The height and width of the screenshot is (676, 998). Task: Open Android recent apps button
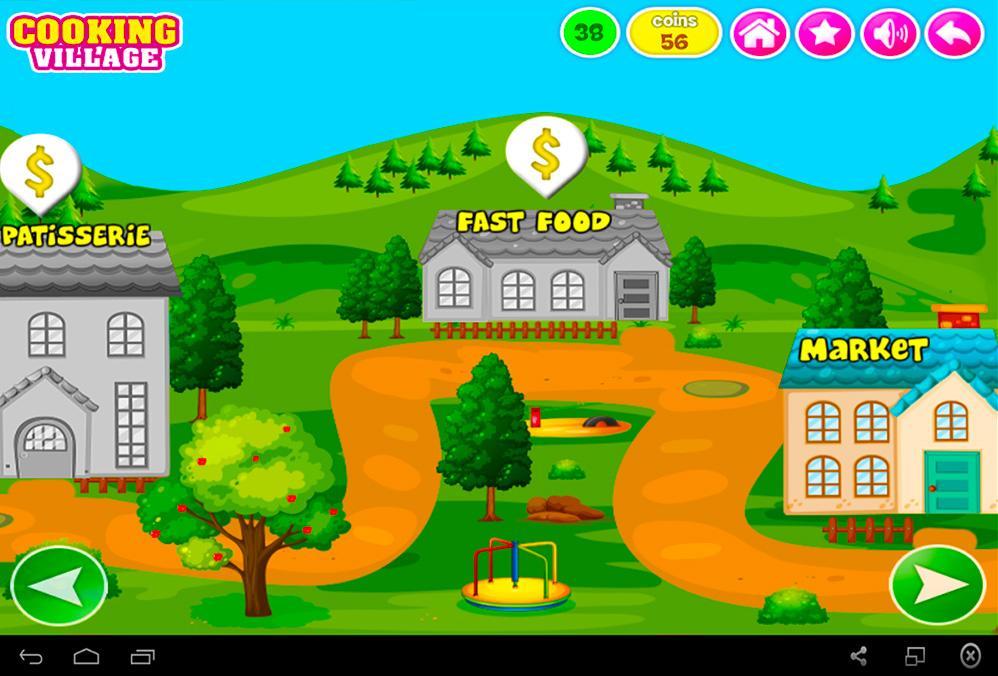pyautogui.click(x=143, y=657)
